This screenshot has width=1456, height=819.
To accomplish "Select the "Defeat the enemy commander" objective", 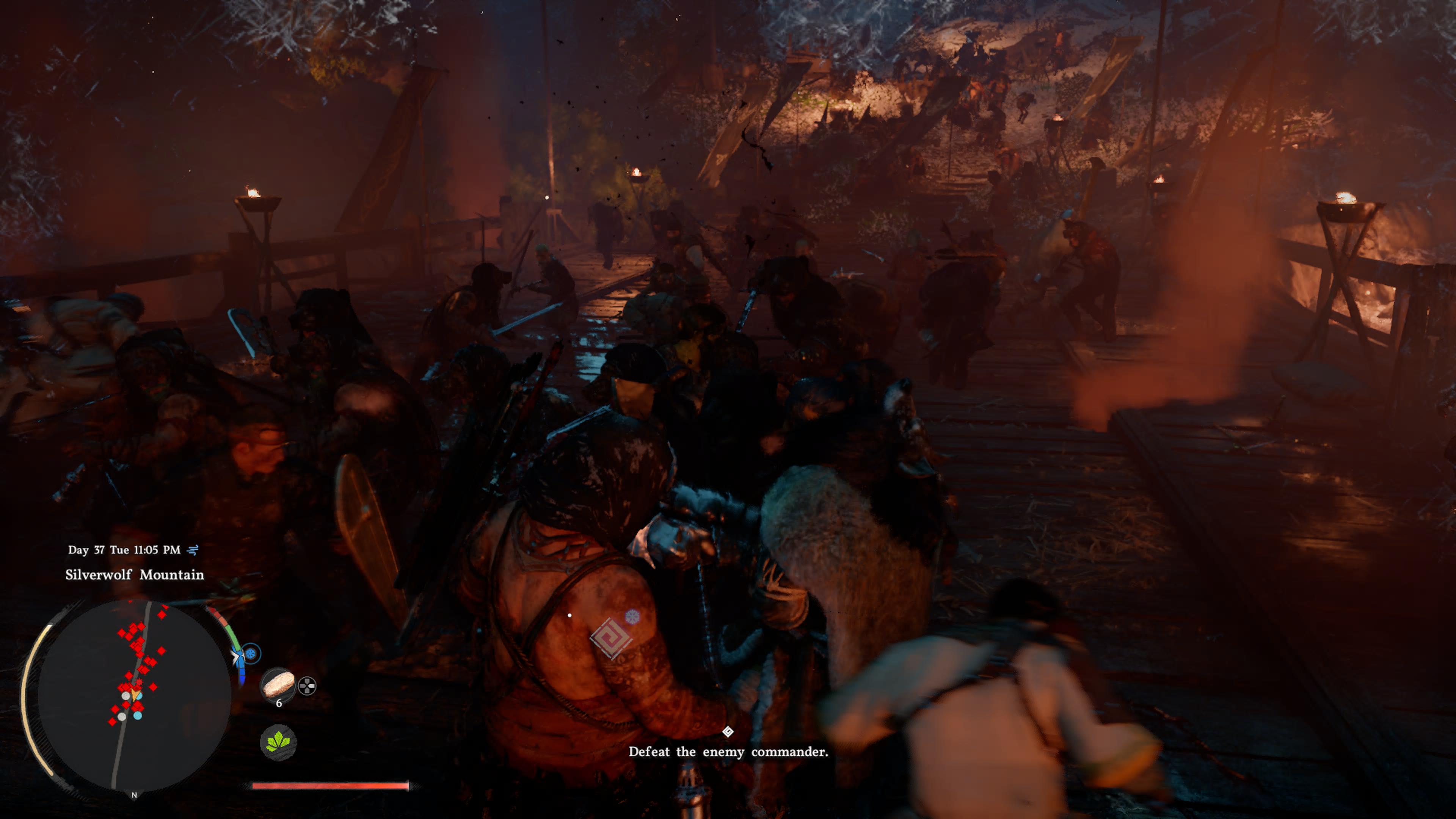I will (728, 752).
